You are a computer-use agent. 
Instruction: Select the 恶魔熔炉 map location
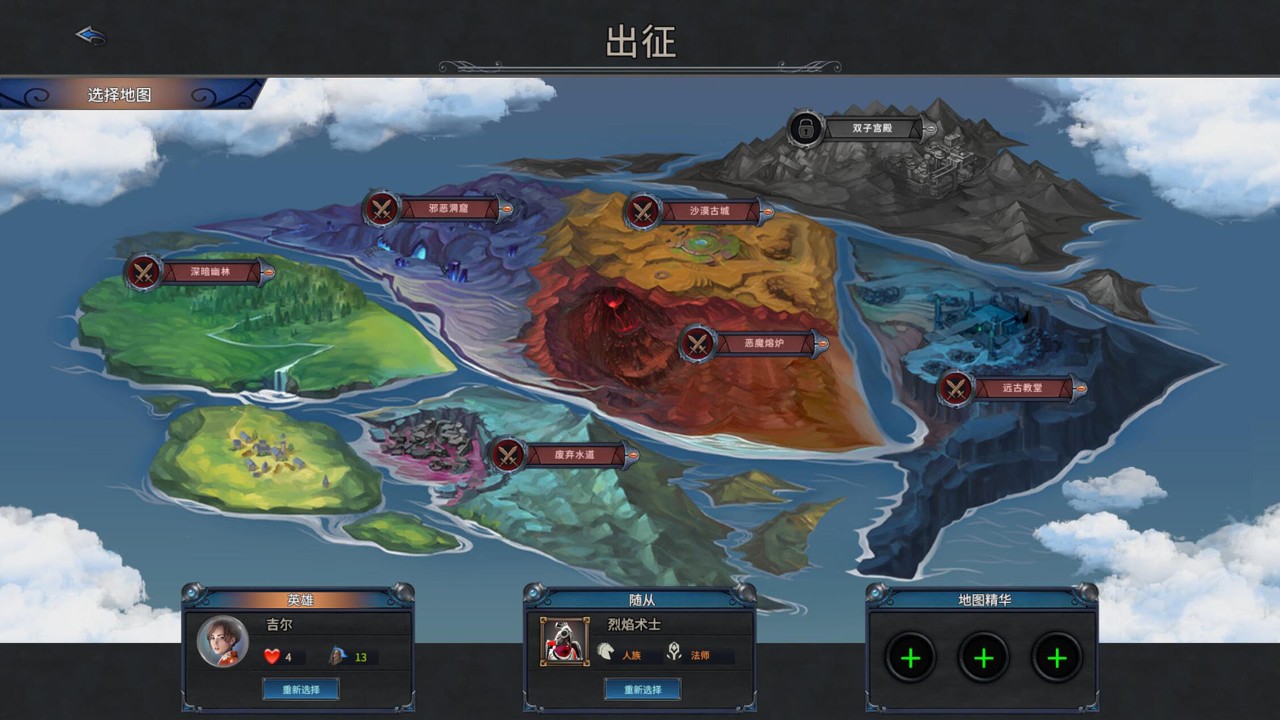[753, 344]
